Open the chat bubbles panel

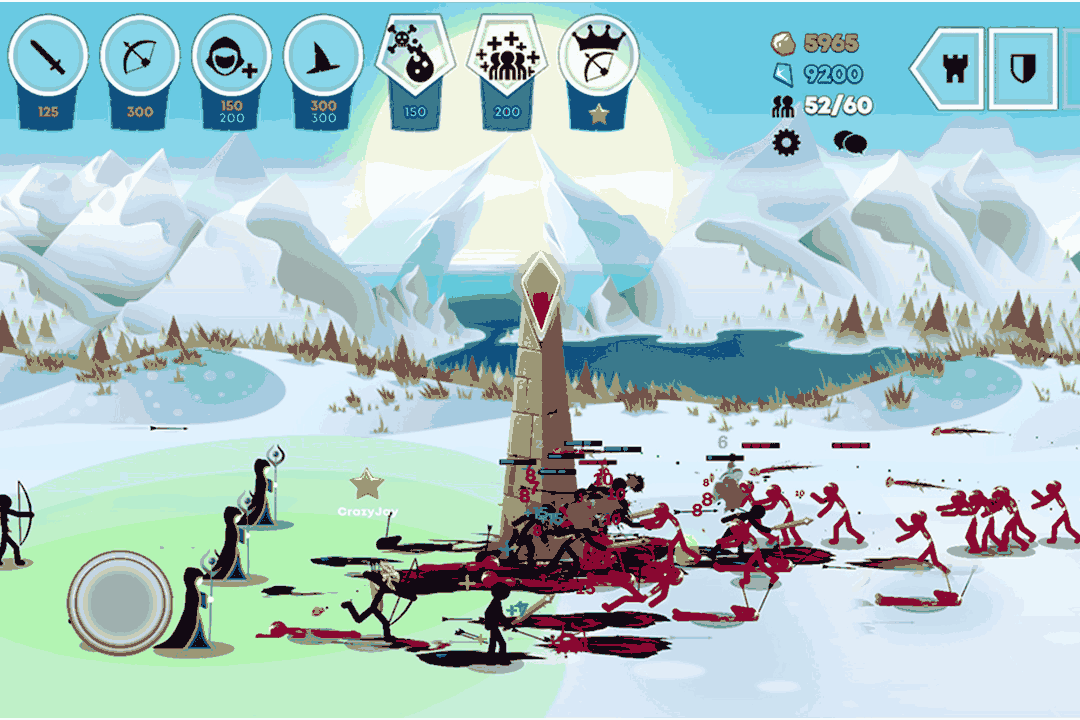click(850, 142)
